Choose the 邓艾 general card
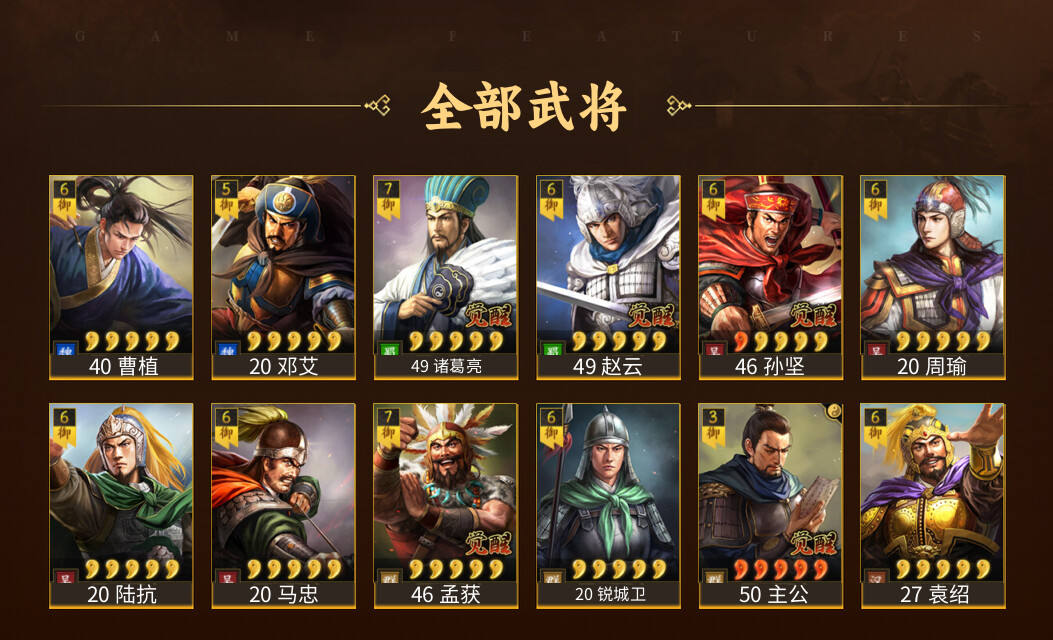The image size is (1053, 640). (283, 277)
